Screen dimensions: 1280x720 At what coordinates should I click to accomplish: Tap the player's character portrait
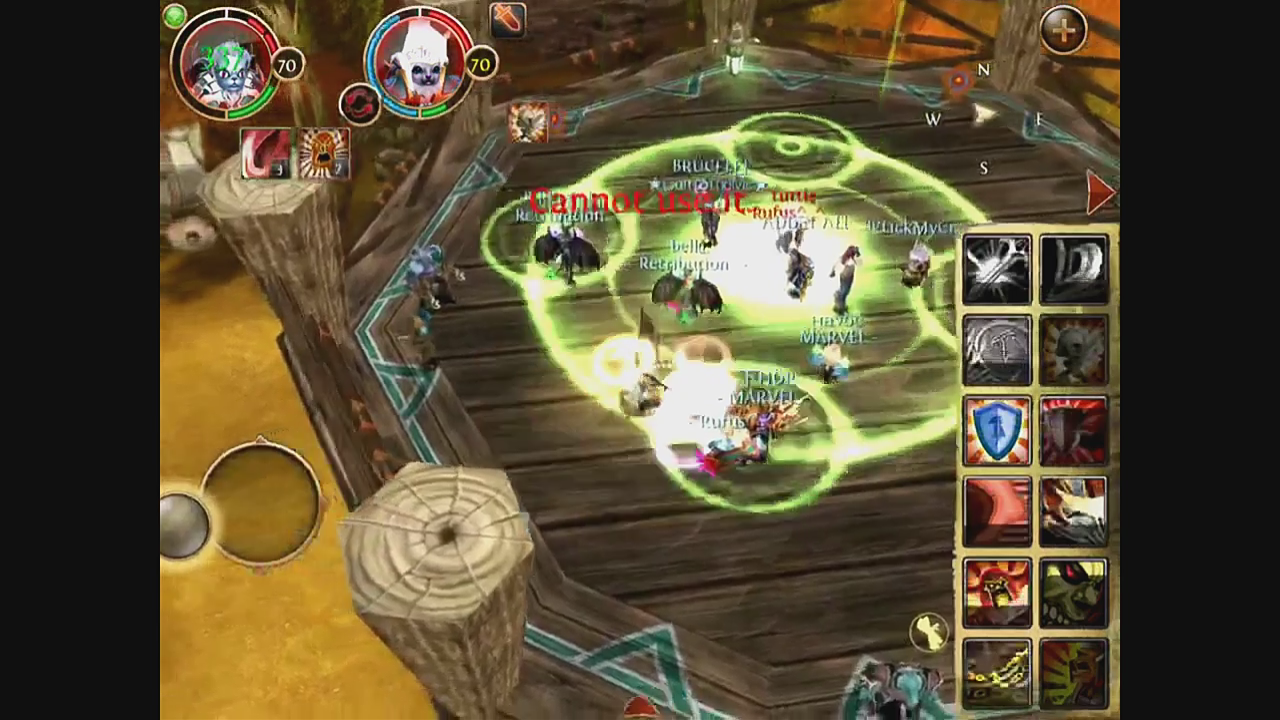(x=224, y=64)
